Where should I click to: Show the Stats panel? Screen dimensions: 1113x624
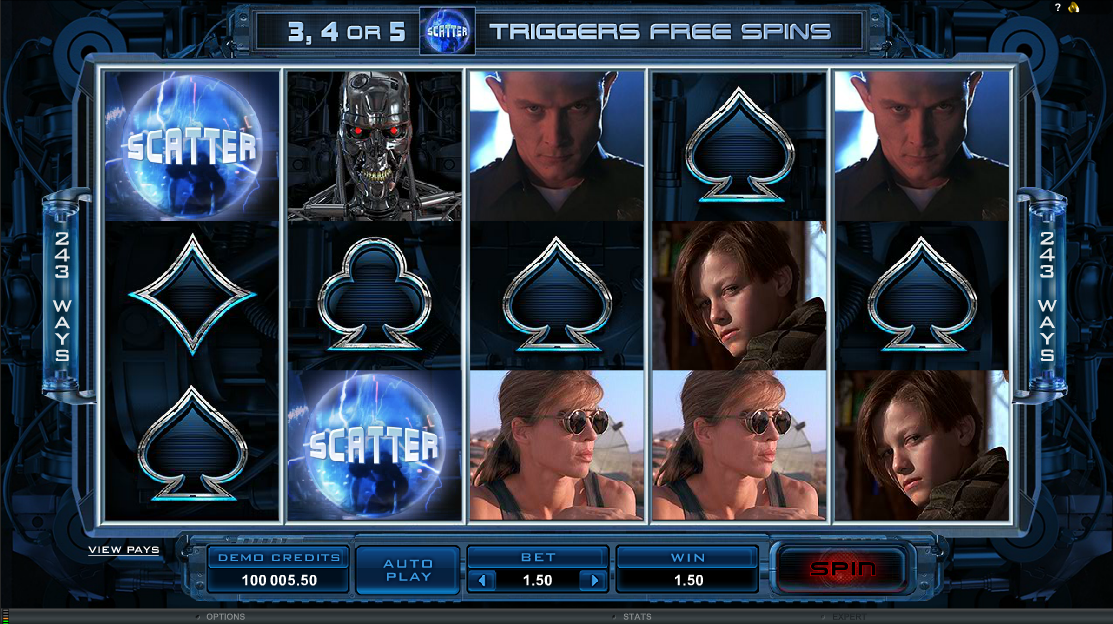[x=637, y=617]
